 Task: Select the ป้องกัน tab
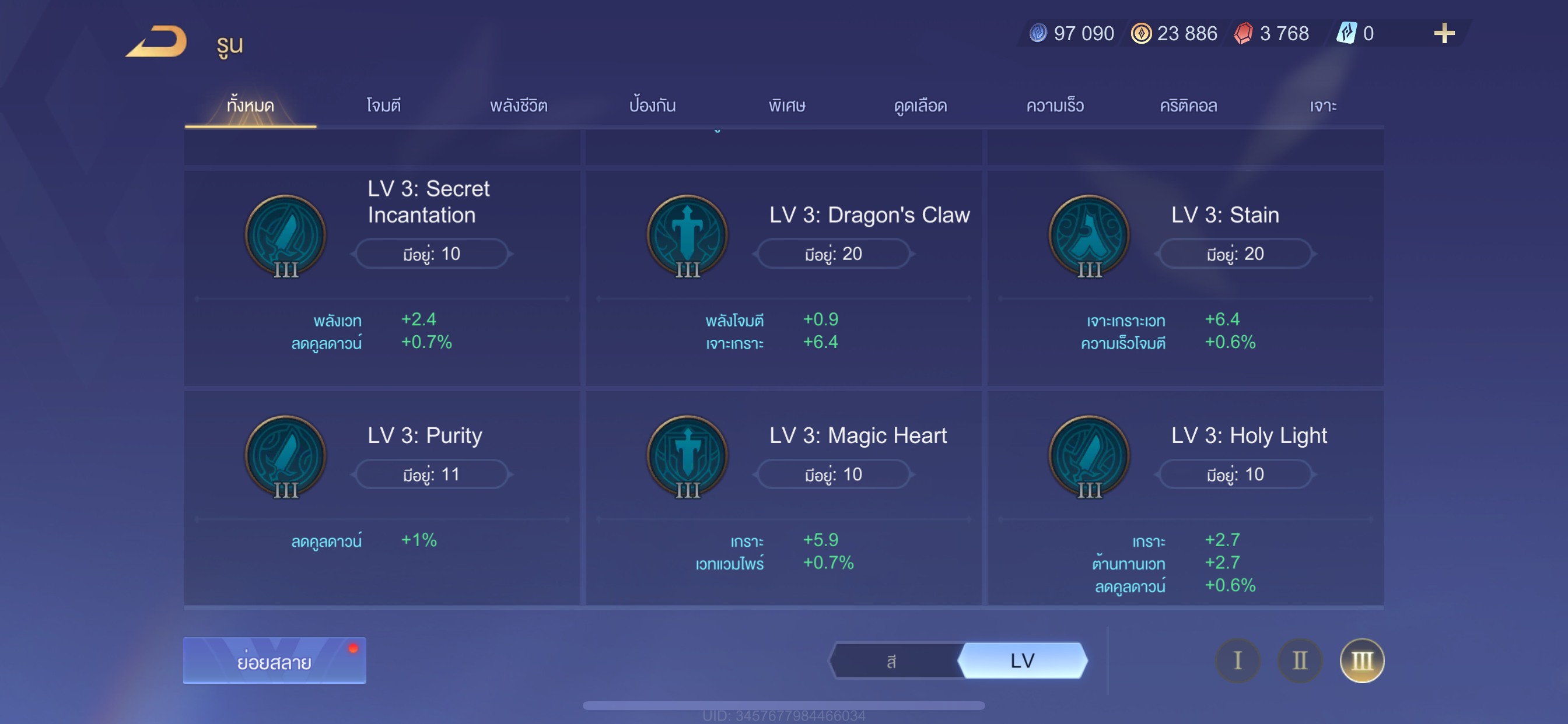(653, 106)
